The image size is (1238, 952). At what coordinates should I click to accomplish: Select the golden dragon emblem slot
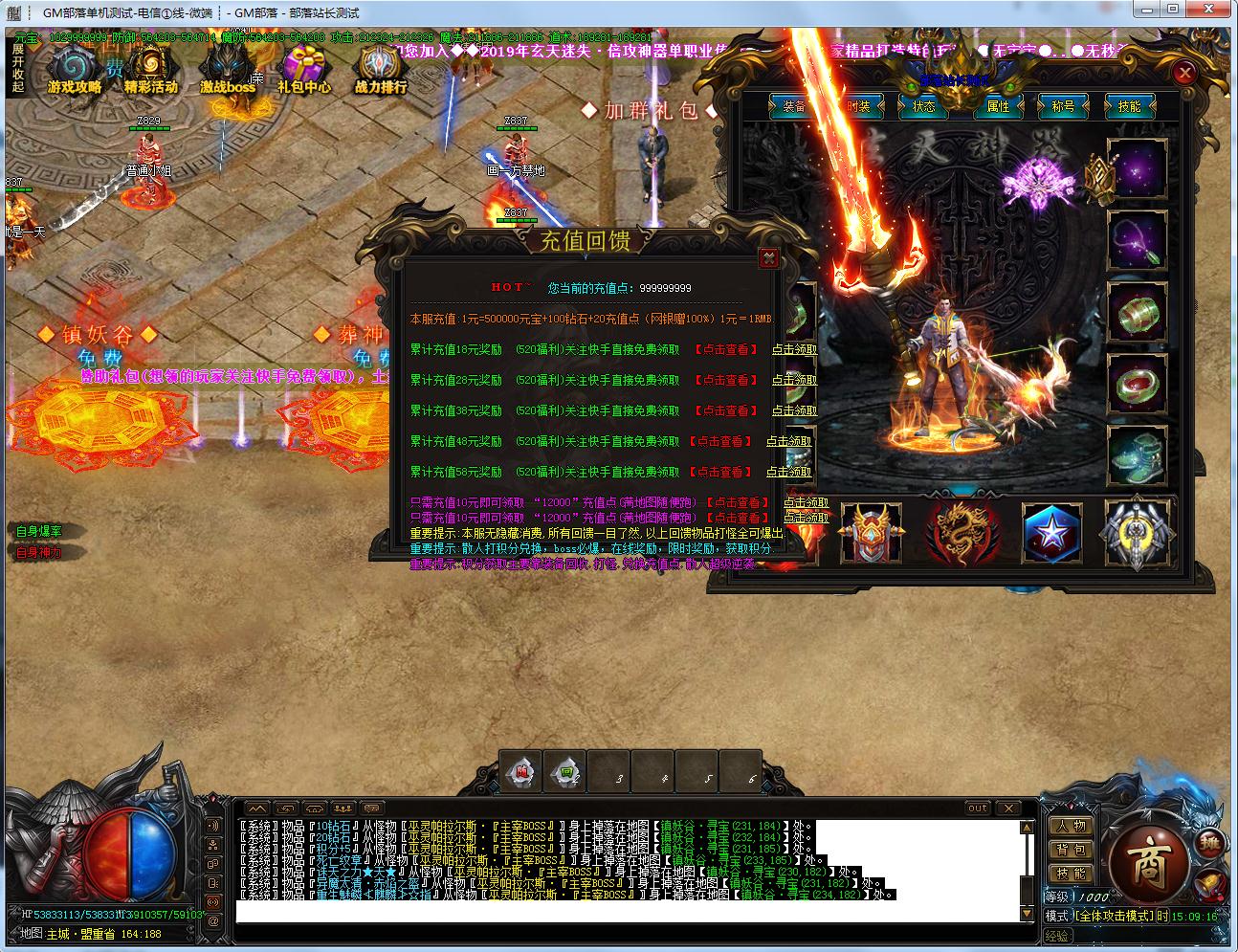tap(962, 532)
